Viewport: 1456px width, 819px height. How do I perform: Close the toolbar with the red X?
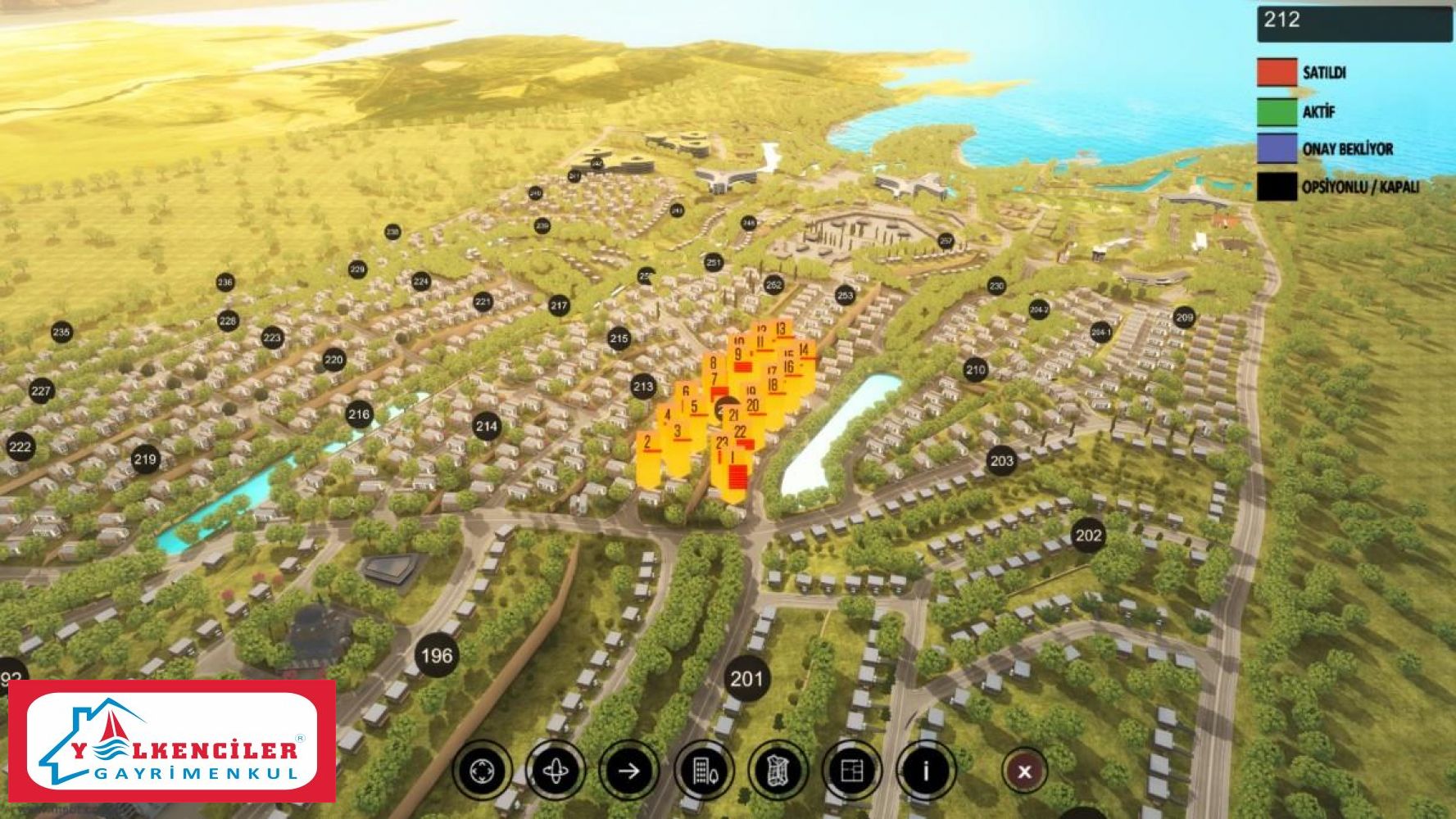1024,771
